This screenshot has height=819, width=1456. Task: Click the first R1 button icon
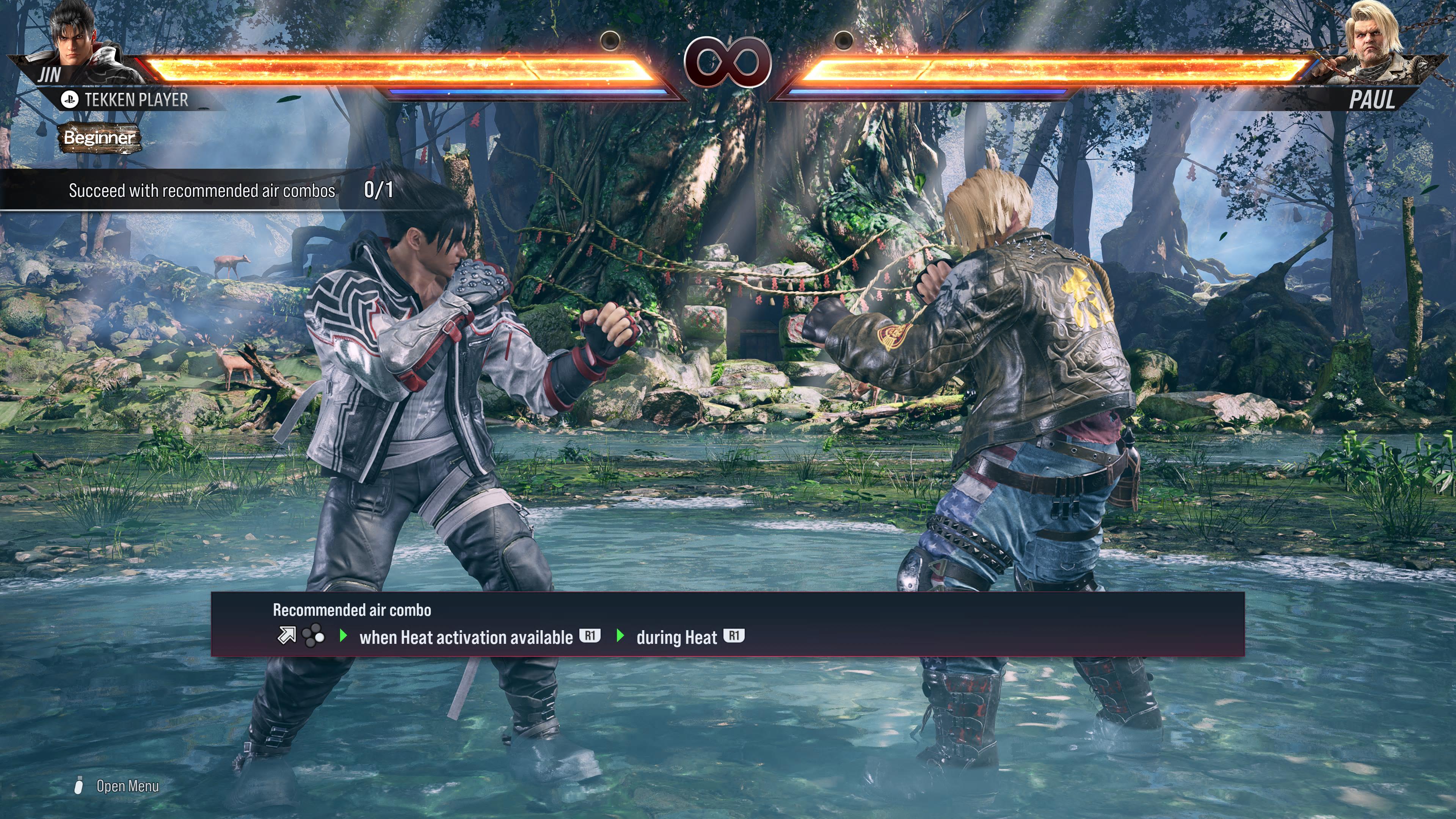pyautogui.click(x=590, y=636)
